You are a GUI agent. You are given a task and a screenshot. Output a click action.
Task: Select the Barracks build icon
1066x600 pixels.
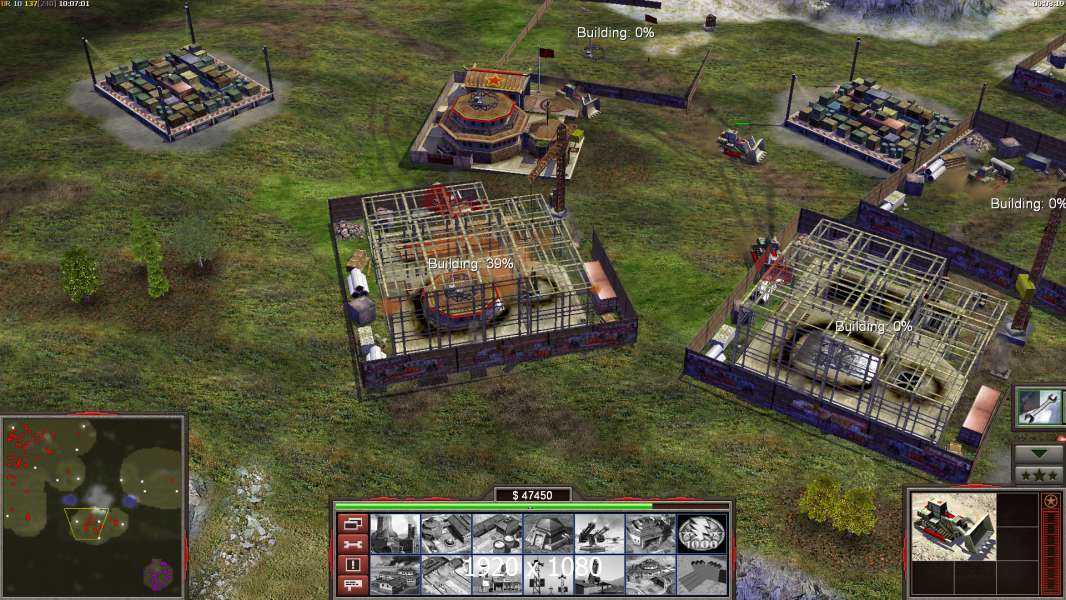pyautogui.click(x=446, y=534)
